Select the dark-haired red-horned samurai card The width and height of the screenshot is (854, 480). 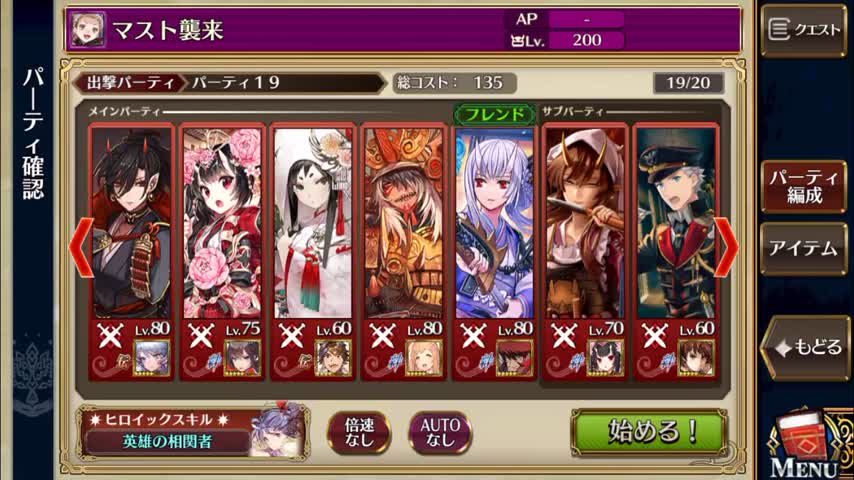coord(131,223)
